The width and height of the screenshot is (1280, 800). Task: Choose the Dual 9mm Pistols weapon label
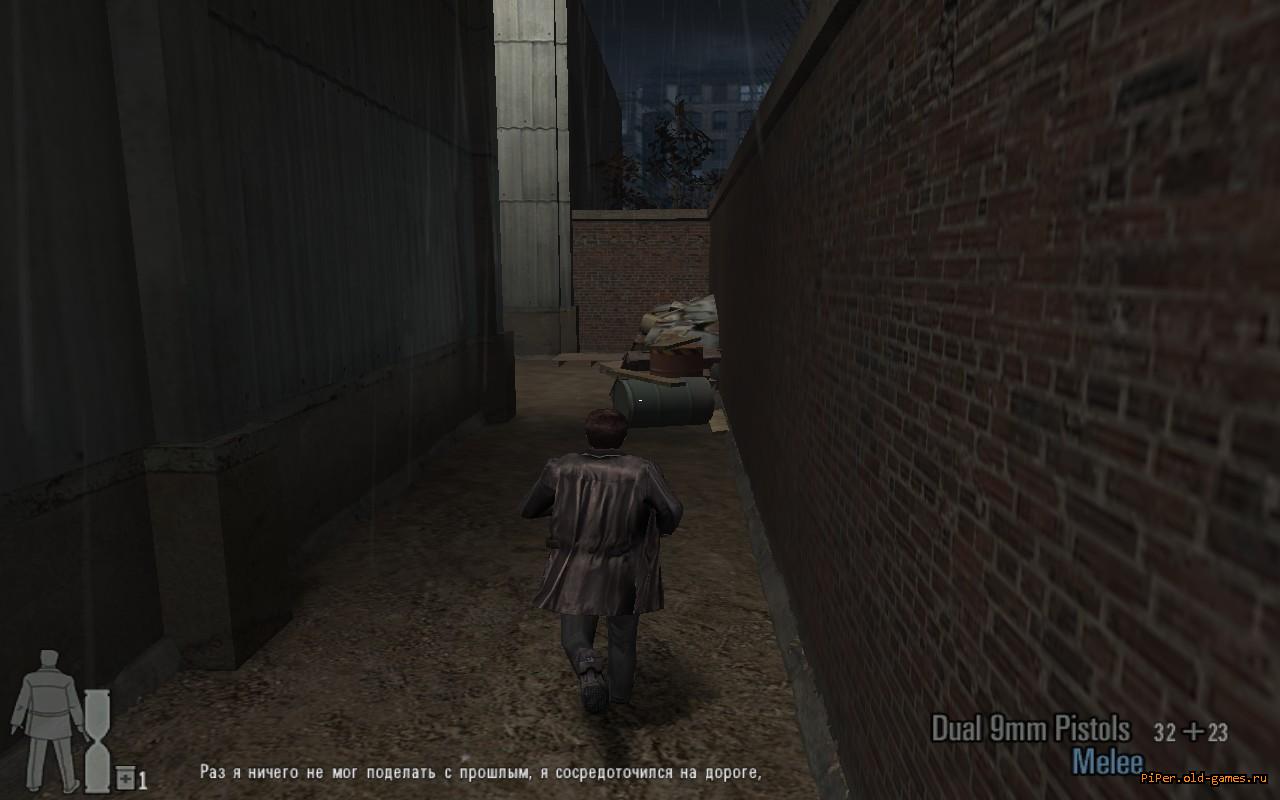tap(1030, 729)
